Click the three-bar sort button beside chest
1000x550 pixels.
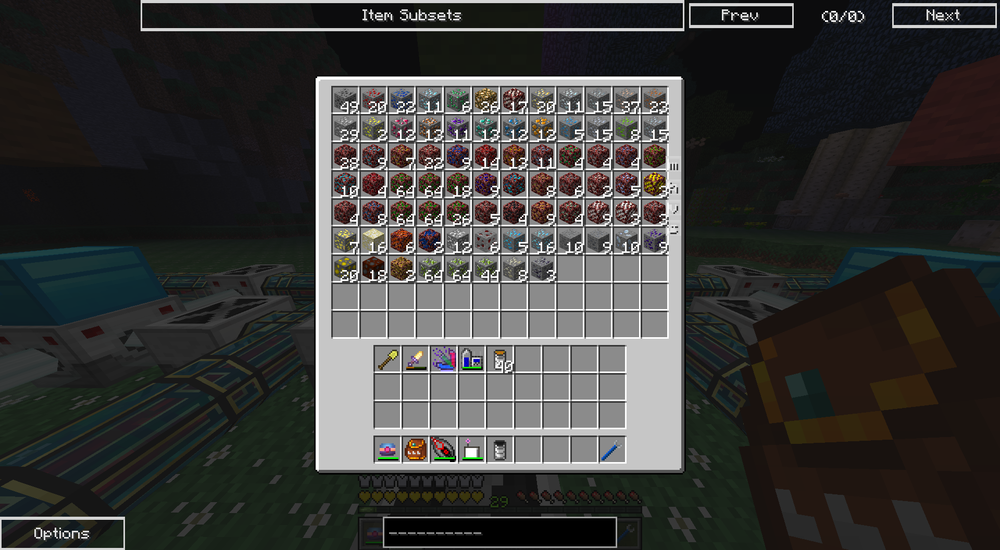tap(673, 167)
